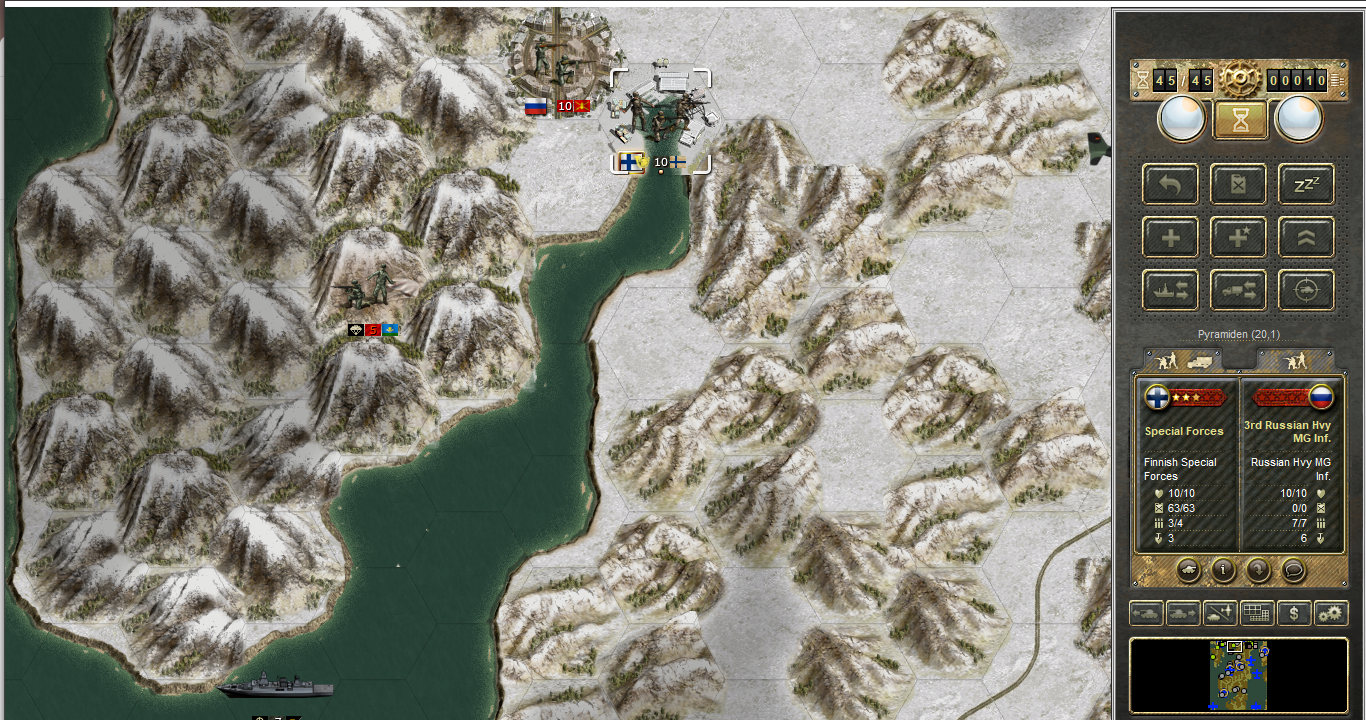Select the next unit with right-arrow tank
Screen dimensions: 1366x720
pyautogui.click(x=1183, y=613)
